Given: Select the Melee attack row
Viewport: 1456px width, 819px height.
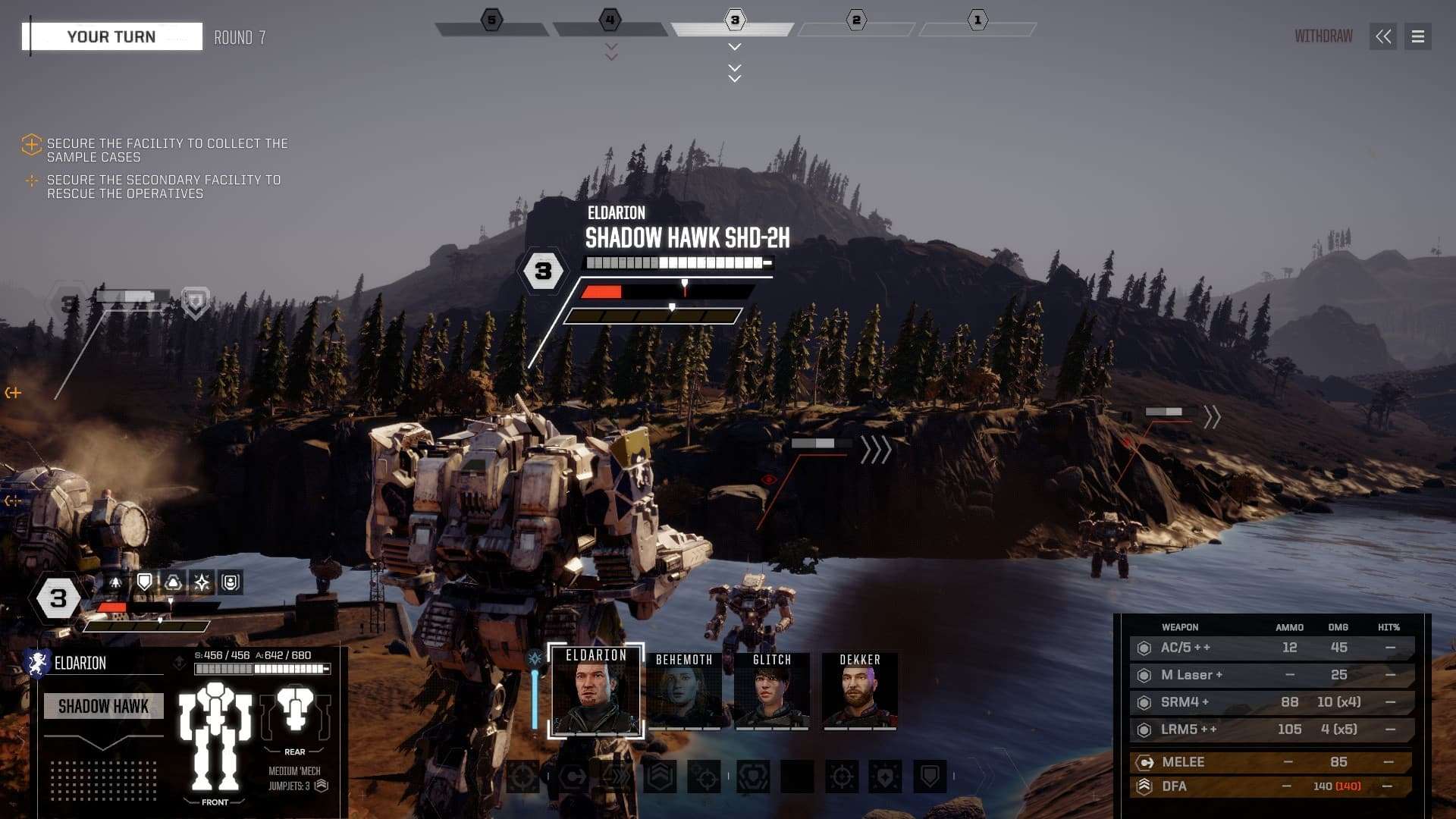Looking at the screenshot, I should 1271,762.
